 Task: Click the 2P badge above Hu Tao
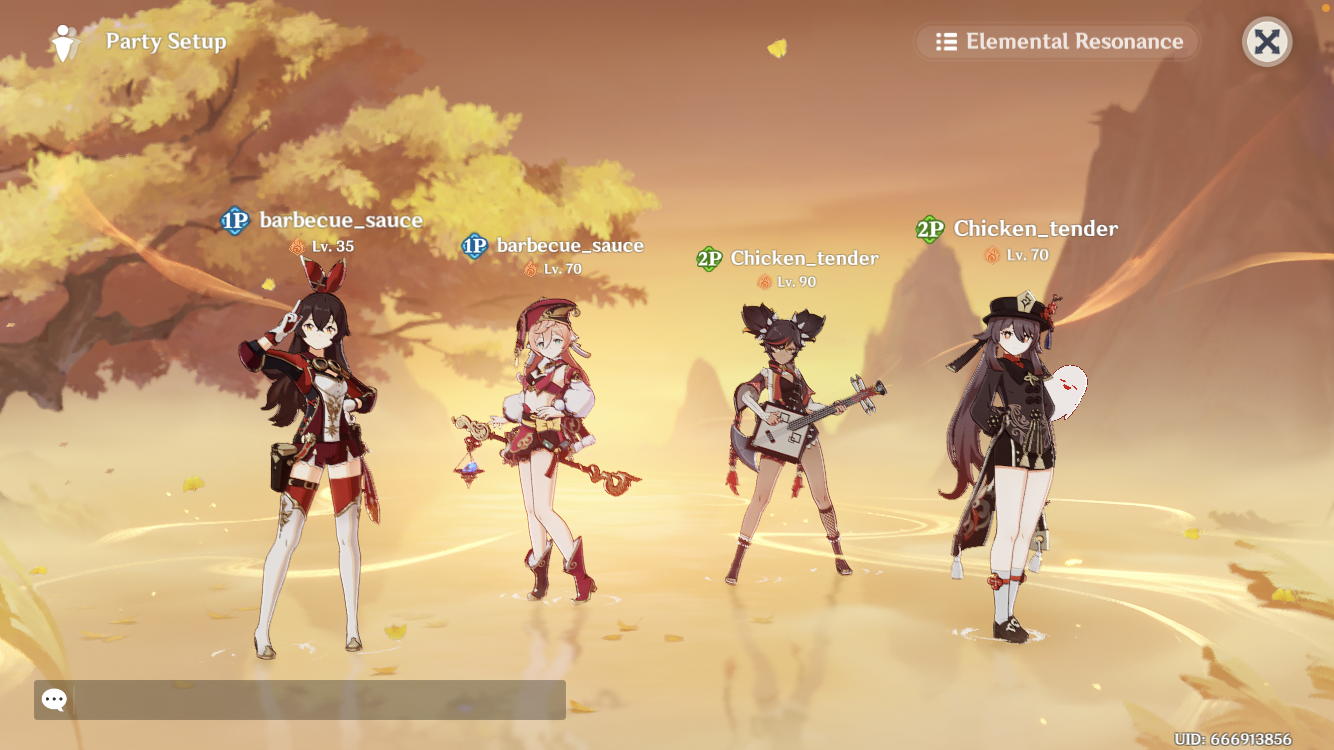pyautogui.click(x=929, y=228)
